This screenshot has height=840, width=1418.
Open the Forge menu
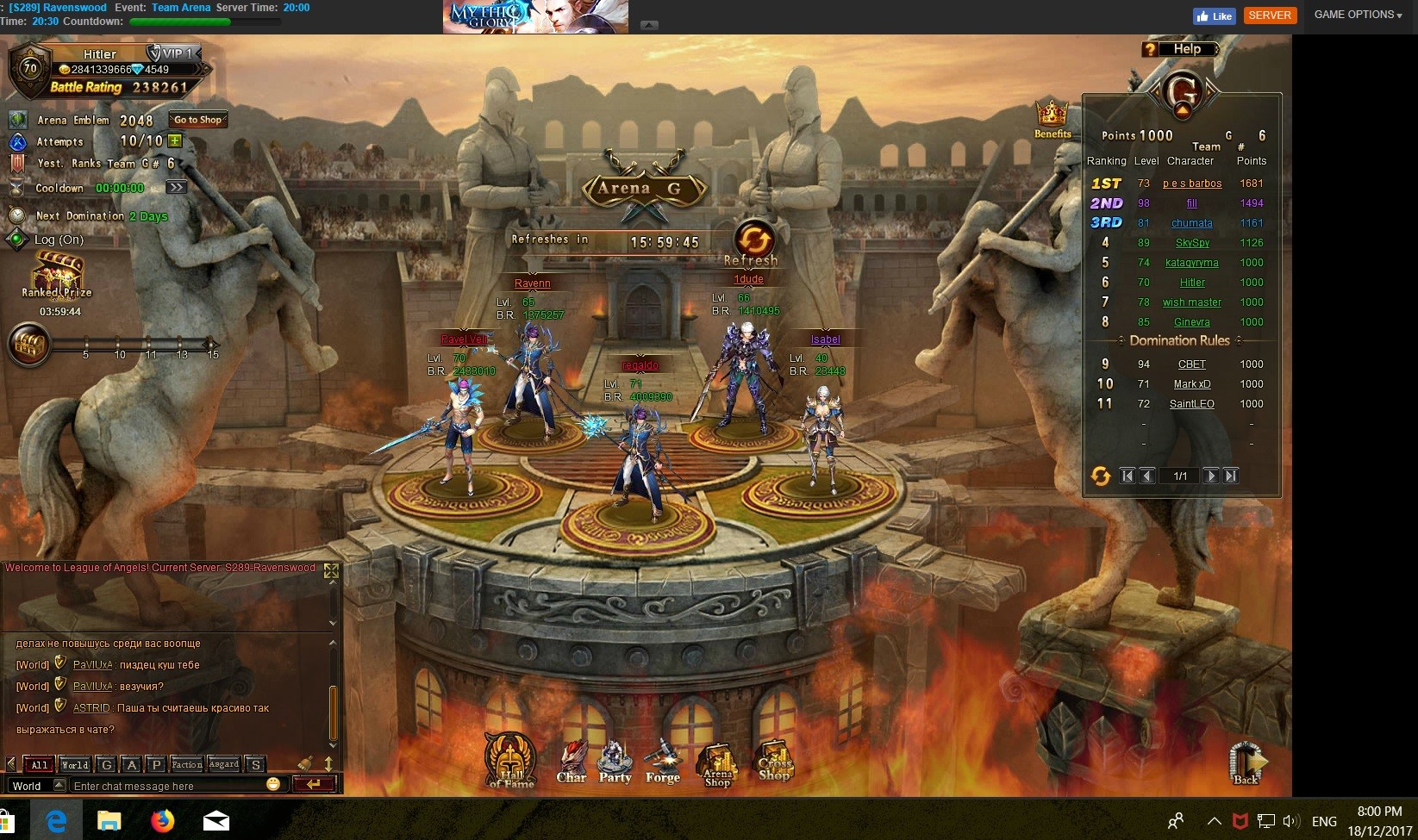tap(663, 762)
